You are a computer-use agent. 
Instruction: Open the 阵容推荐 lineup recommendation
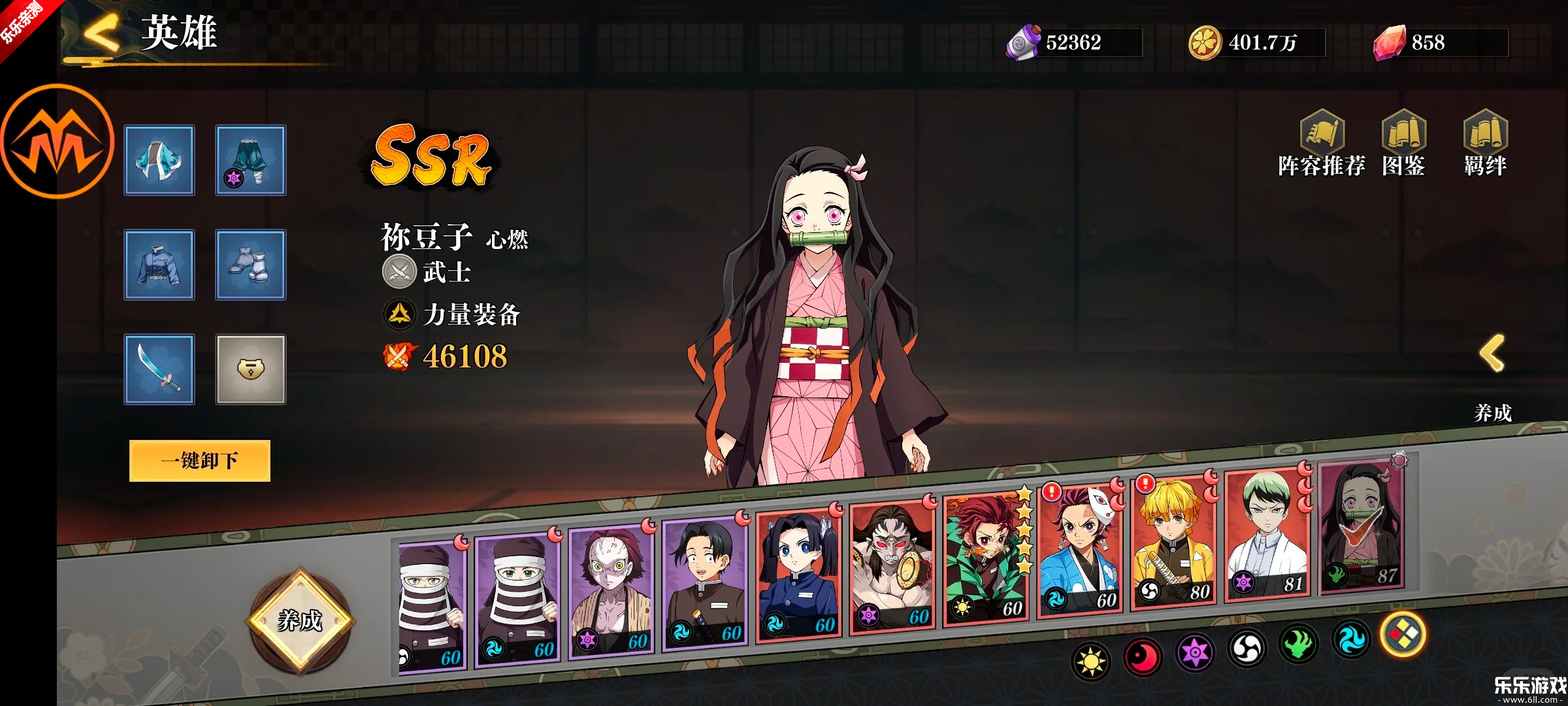click(1321, 144)
